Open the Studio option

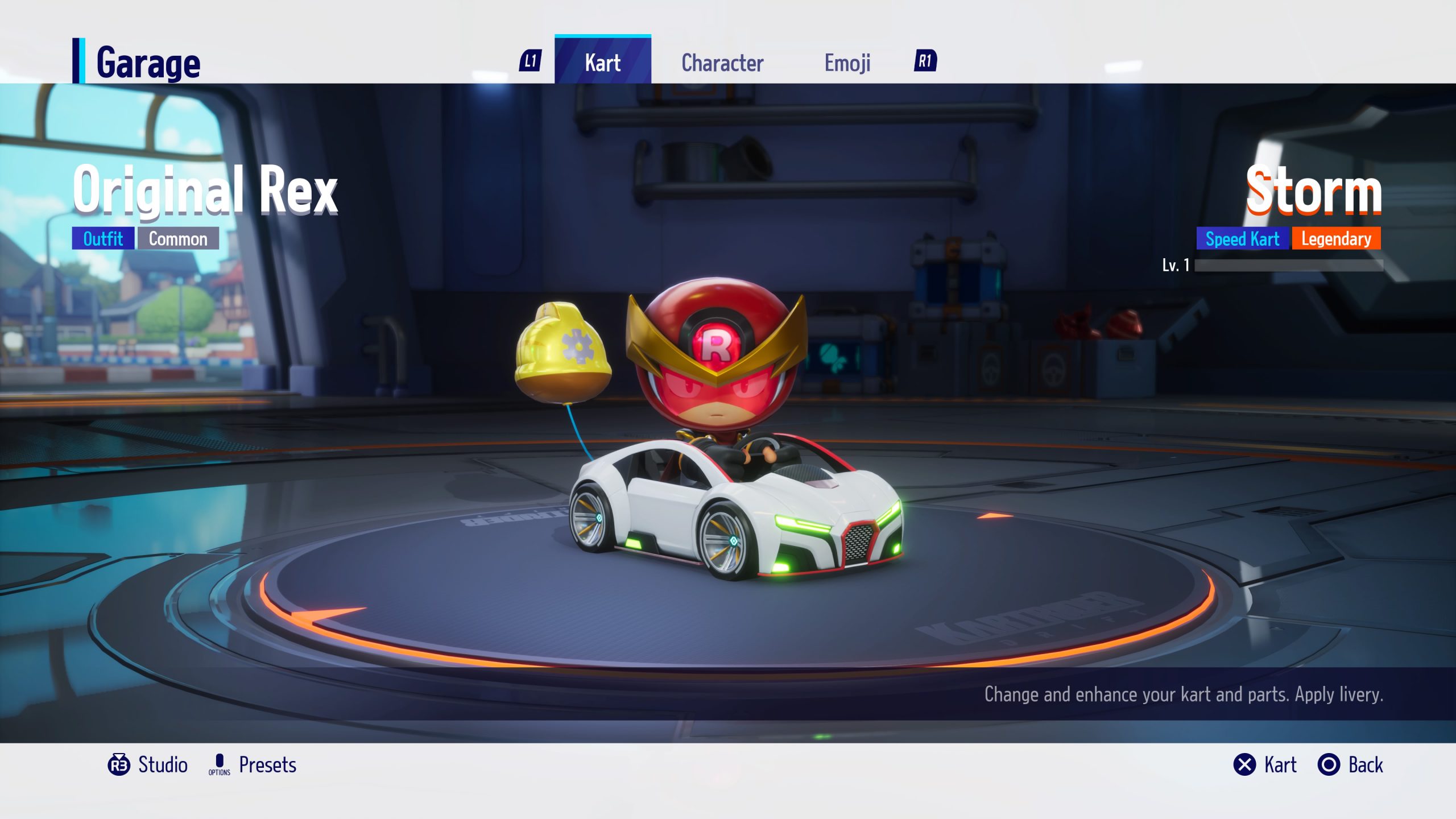pyautogui.click(x=148, y=764)
